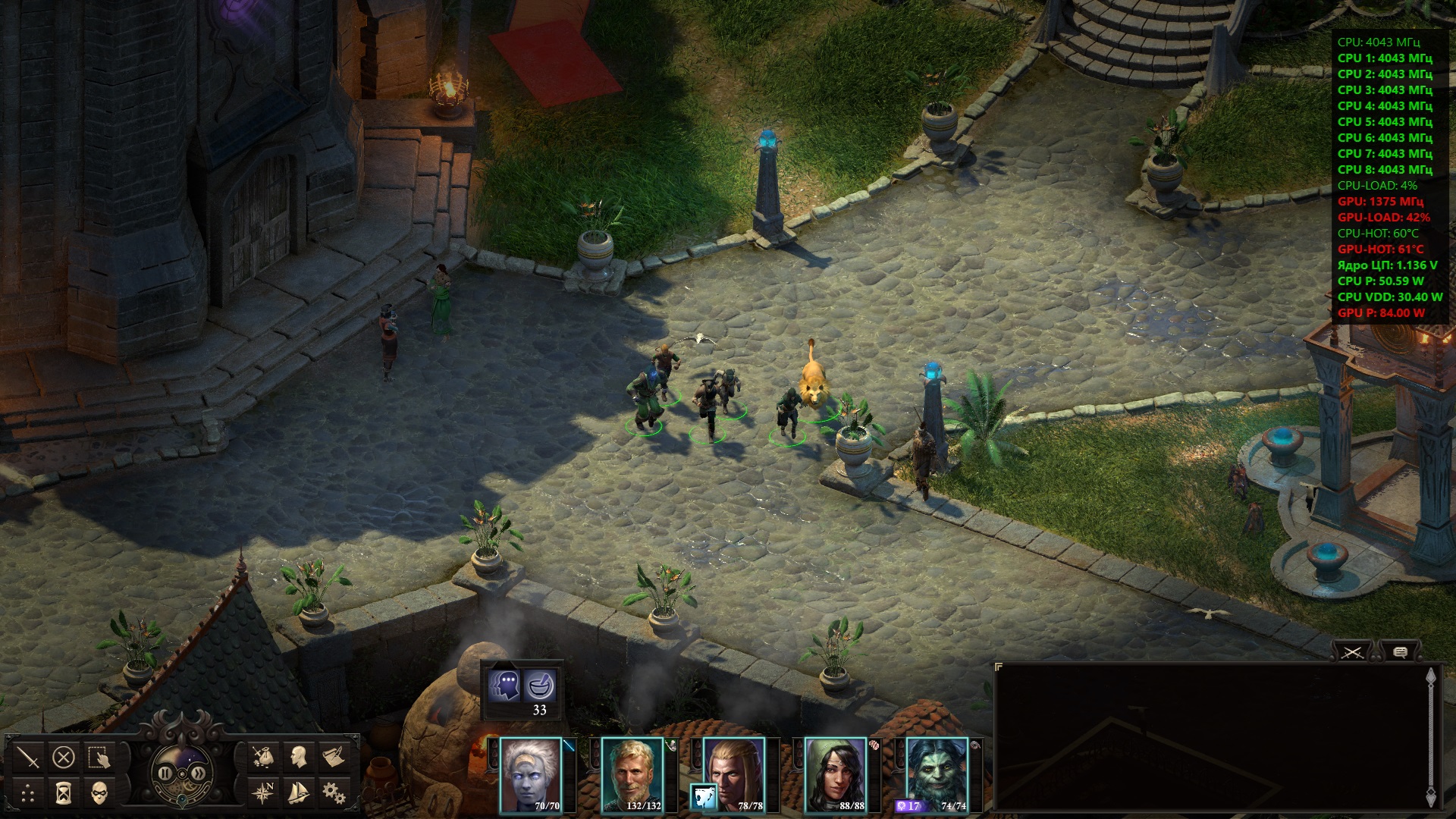Open the journal scroll and quill icon

[x=334, y=757]
